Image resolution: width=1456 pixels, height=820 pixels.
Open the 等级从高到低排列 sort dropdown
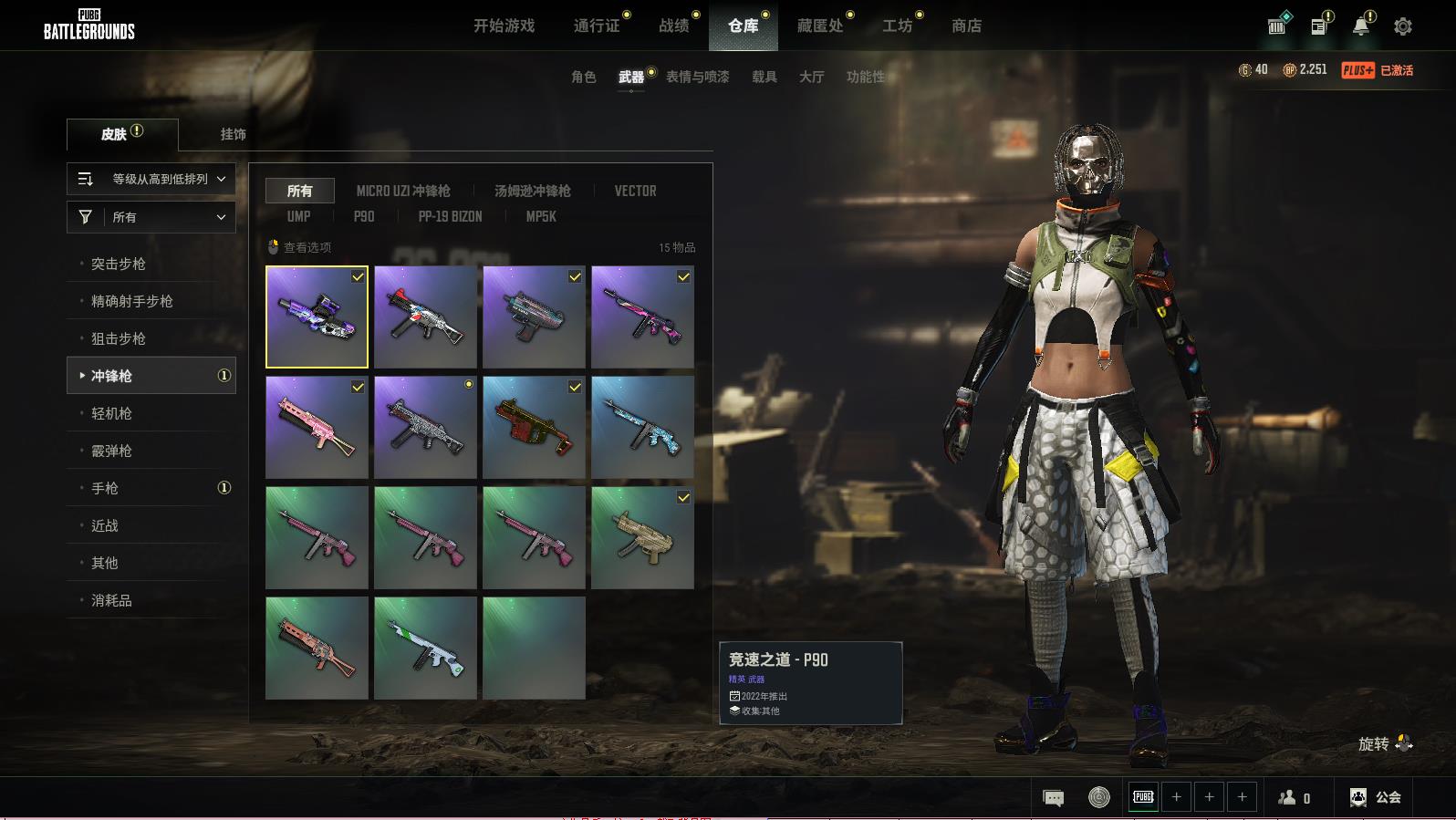(151, 179)
